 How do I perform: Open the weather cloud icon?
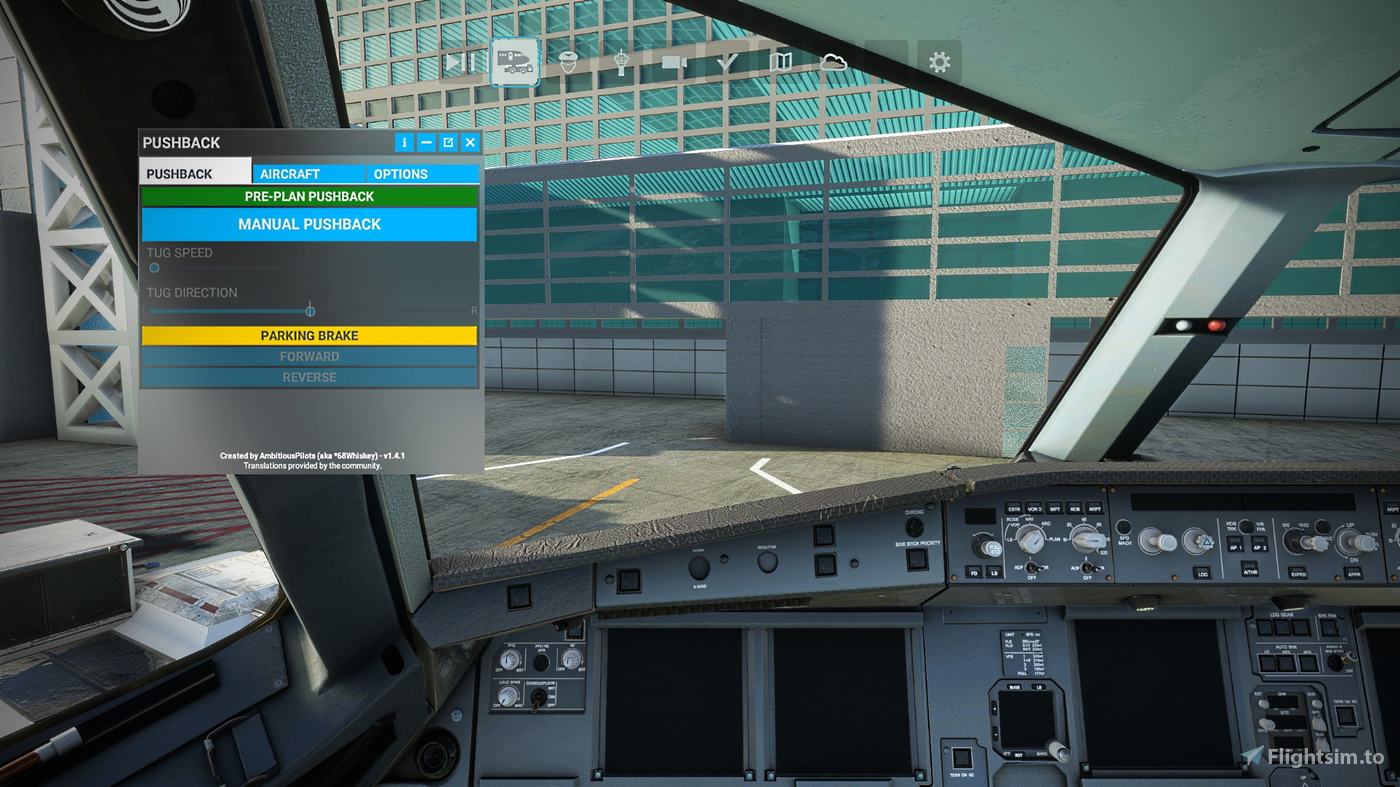[833, 62]
